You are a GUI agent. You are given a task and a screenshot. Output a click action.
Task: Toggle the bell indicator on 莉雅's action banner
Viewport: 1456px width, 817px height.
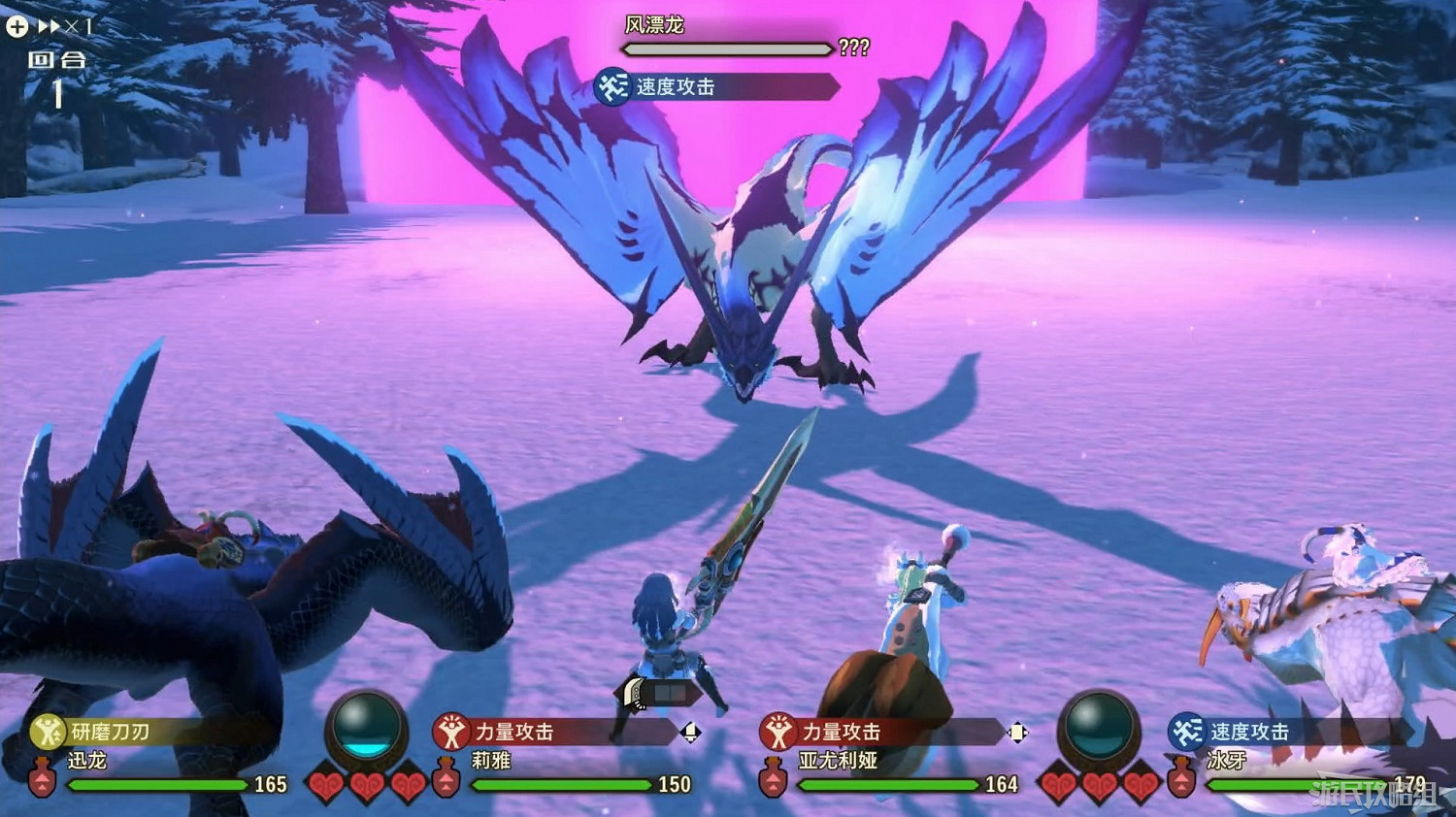pyautogui.click(x=691, y=735)
